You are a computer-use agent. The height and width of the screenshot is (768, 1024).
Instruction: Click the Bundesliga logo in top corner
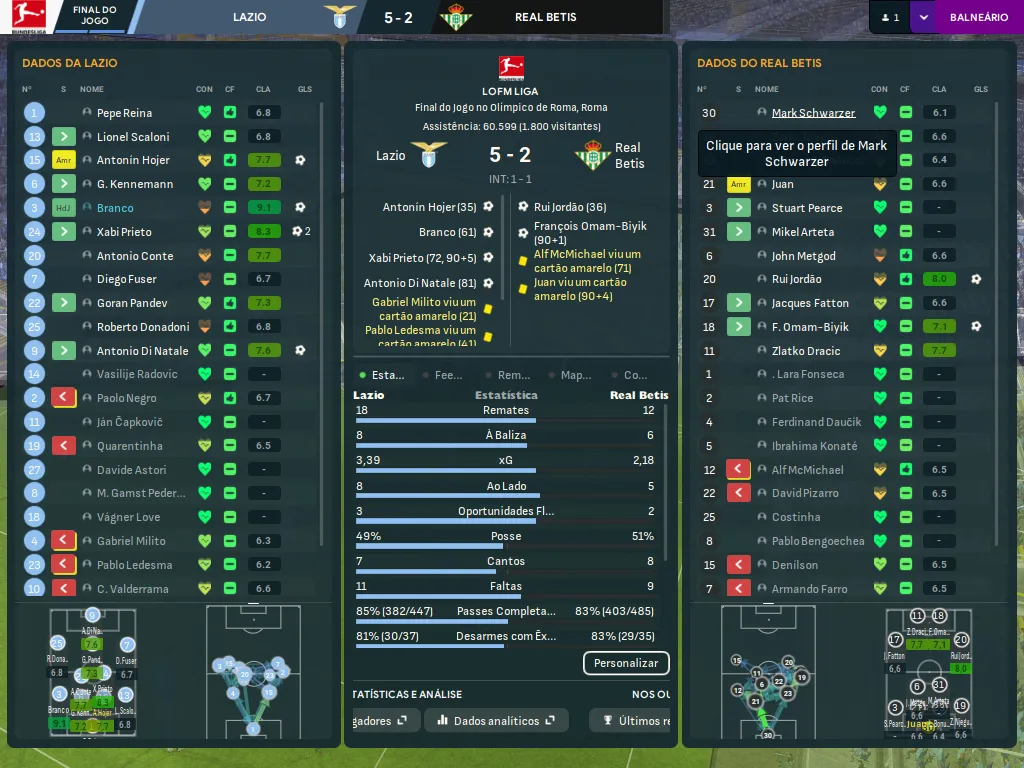click(x=28, y=18)
